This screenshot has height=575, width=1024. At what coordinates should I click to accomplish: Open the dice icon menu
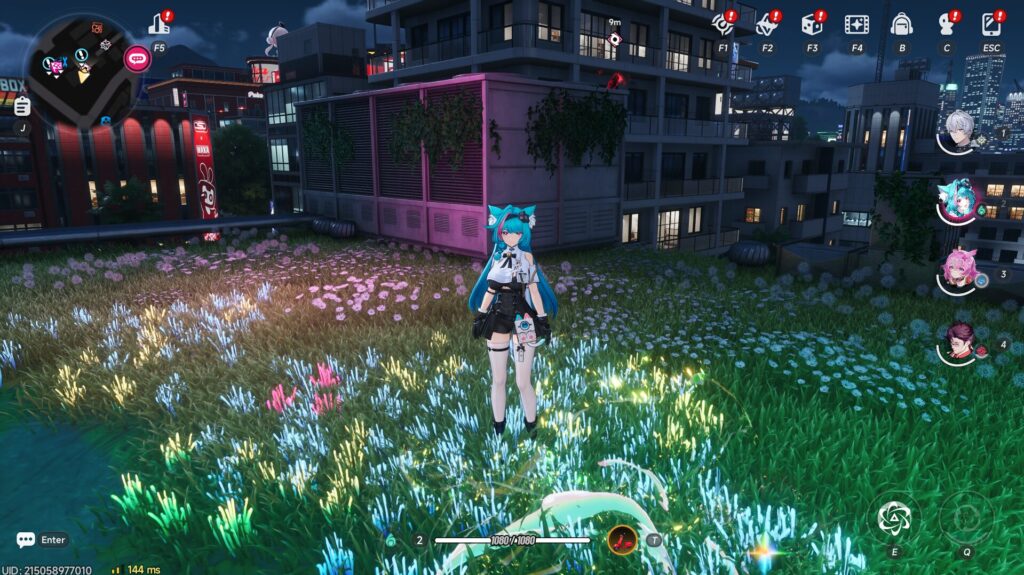click(812, 24)
